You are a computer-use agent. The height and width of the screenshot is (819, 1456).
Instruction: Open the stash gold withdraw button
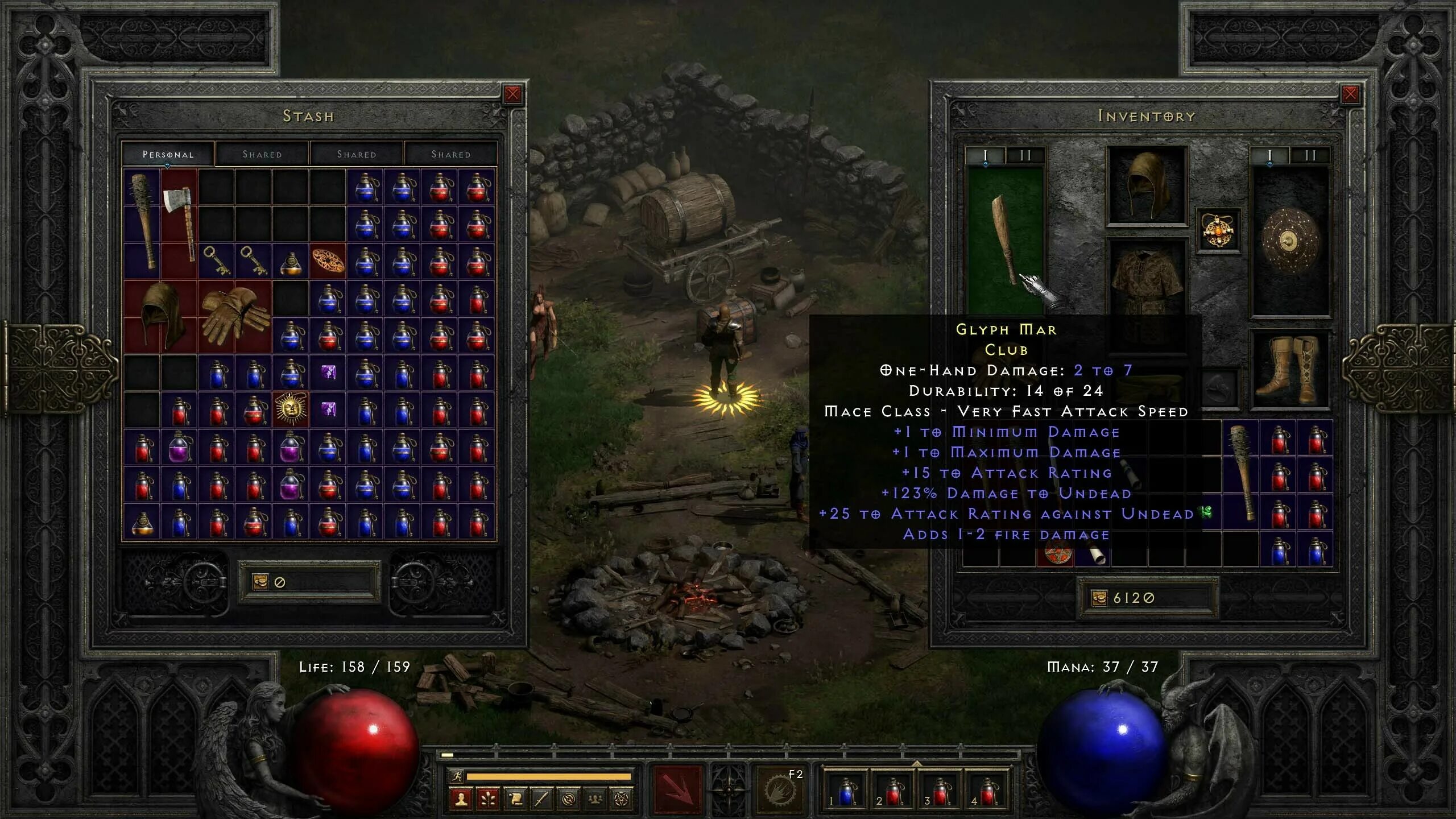(260, 582)
